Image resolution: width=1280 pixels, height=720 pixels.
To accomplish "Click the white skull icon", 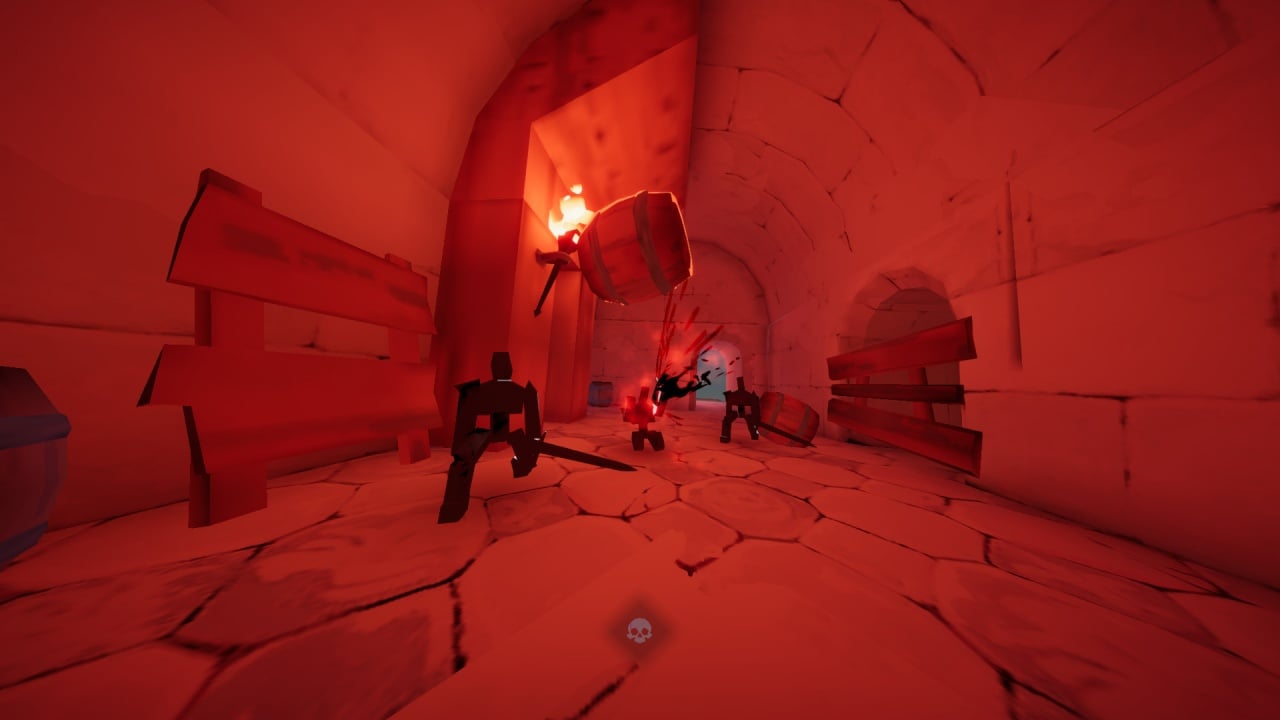I will coord(639,630).
